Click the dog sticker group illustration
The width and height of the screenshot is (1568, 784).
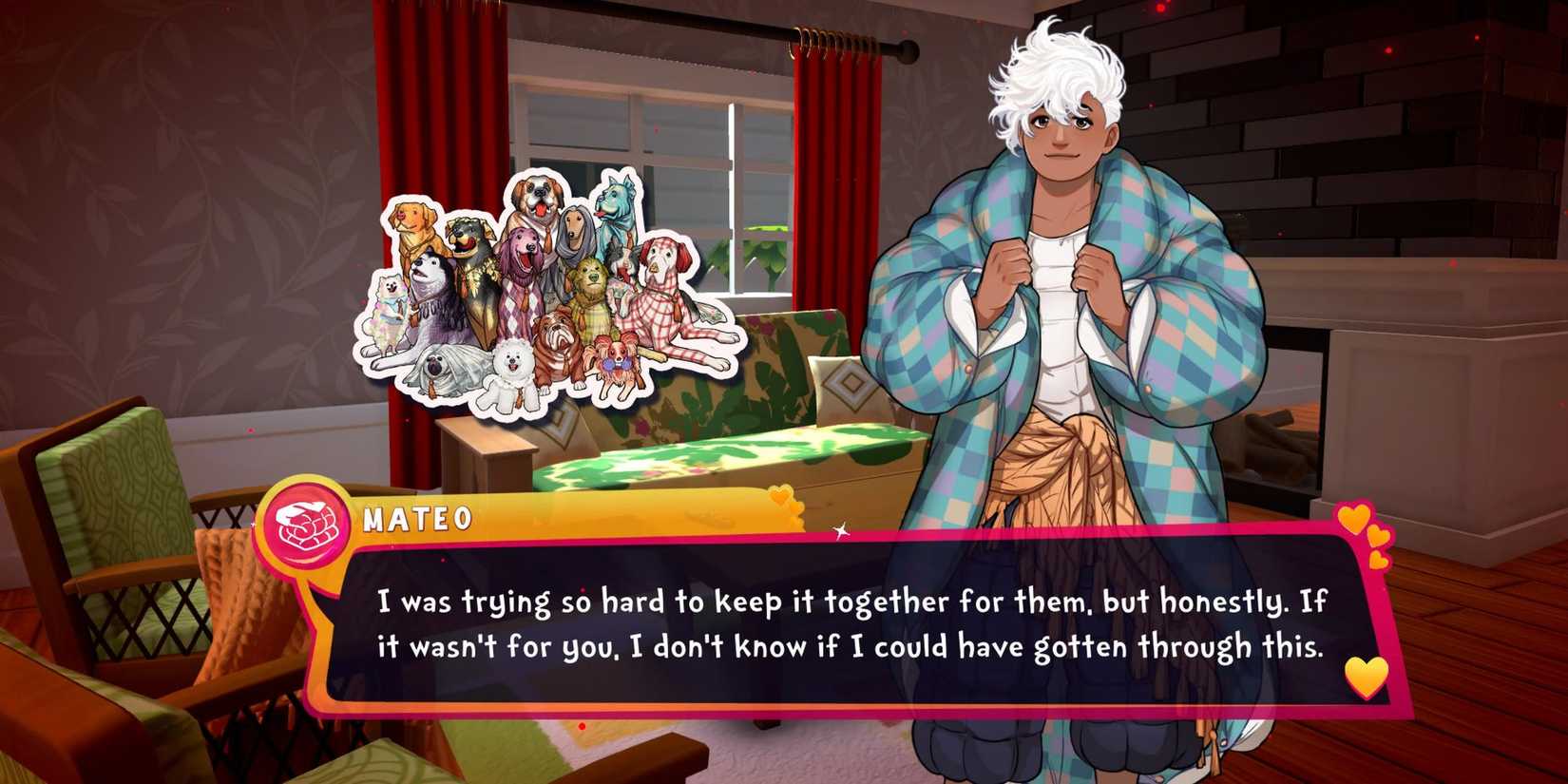pyautogui.click(x=551, y=285)
